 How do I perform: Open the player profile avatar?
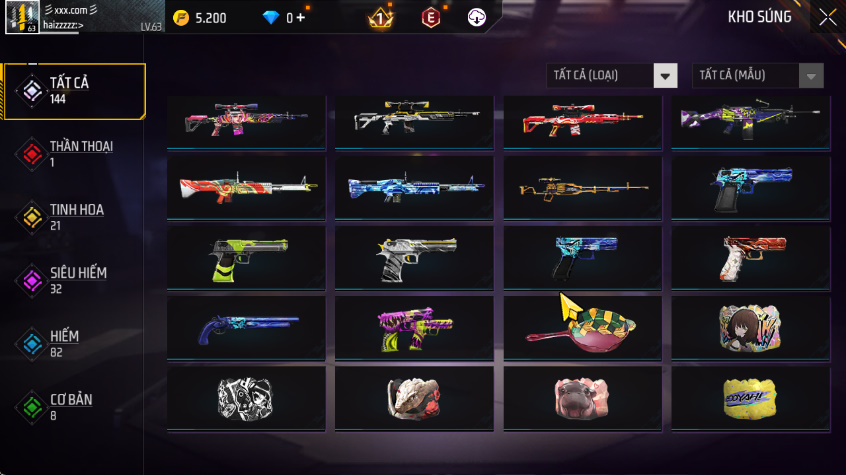click(x=22, y=17)
